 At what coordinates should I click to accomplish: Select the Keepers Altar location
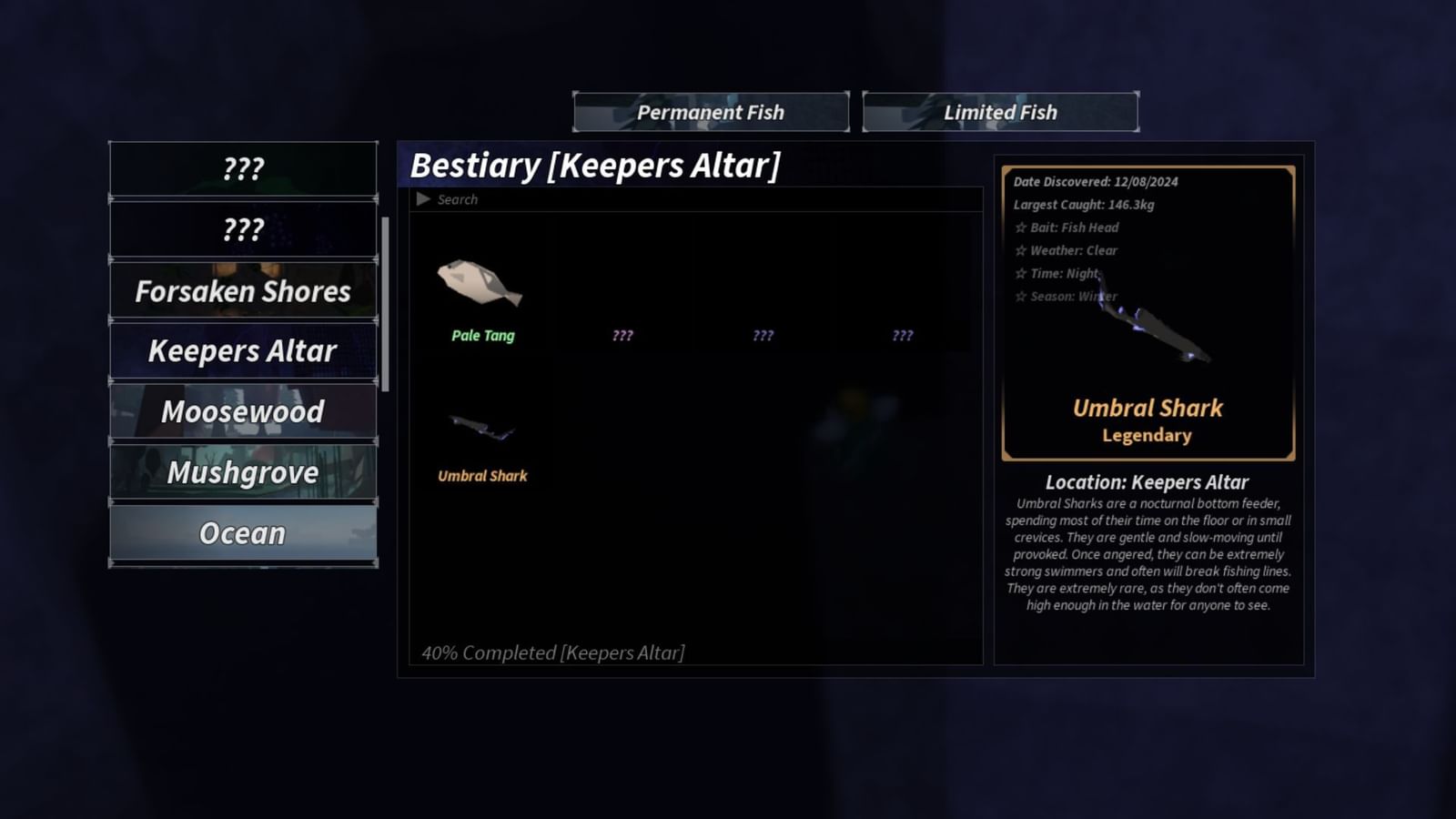(242, 350)
